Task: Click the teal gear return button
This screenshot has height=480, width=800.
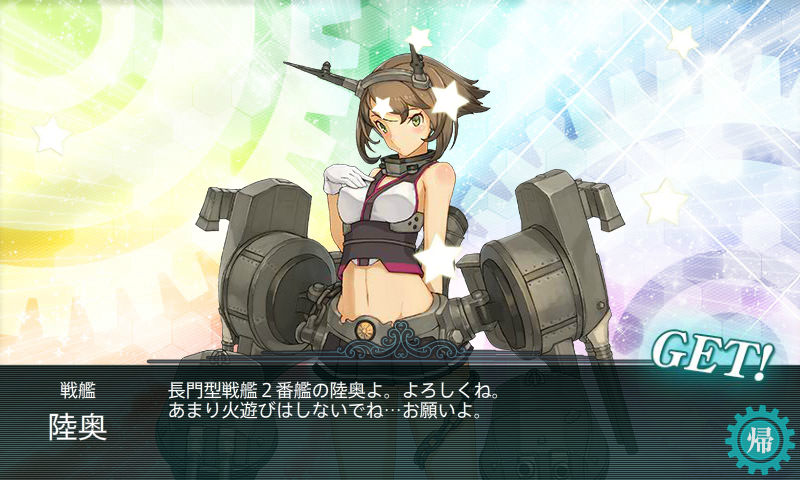Action: click(757, 437)
